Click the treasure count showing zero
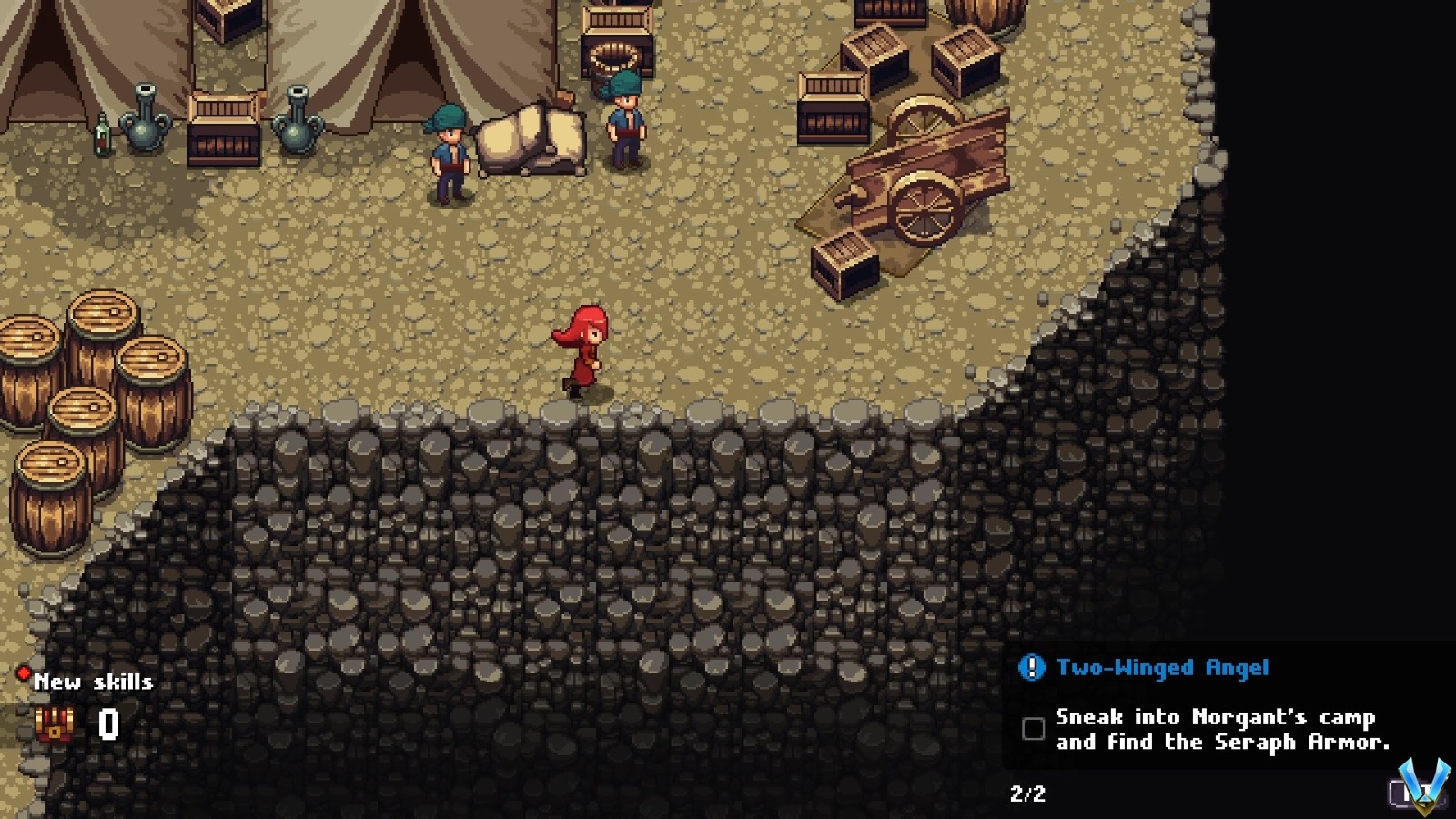Viewport: 1456px width, 819px height. click(106, 723)
